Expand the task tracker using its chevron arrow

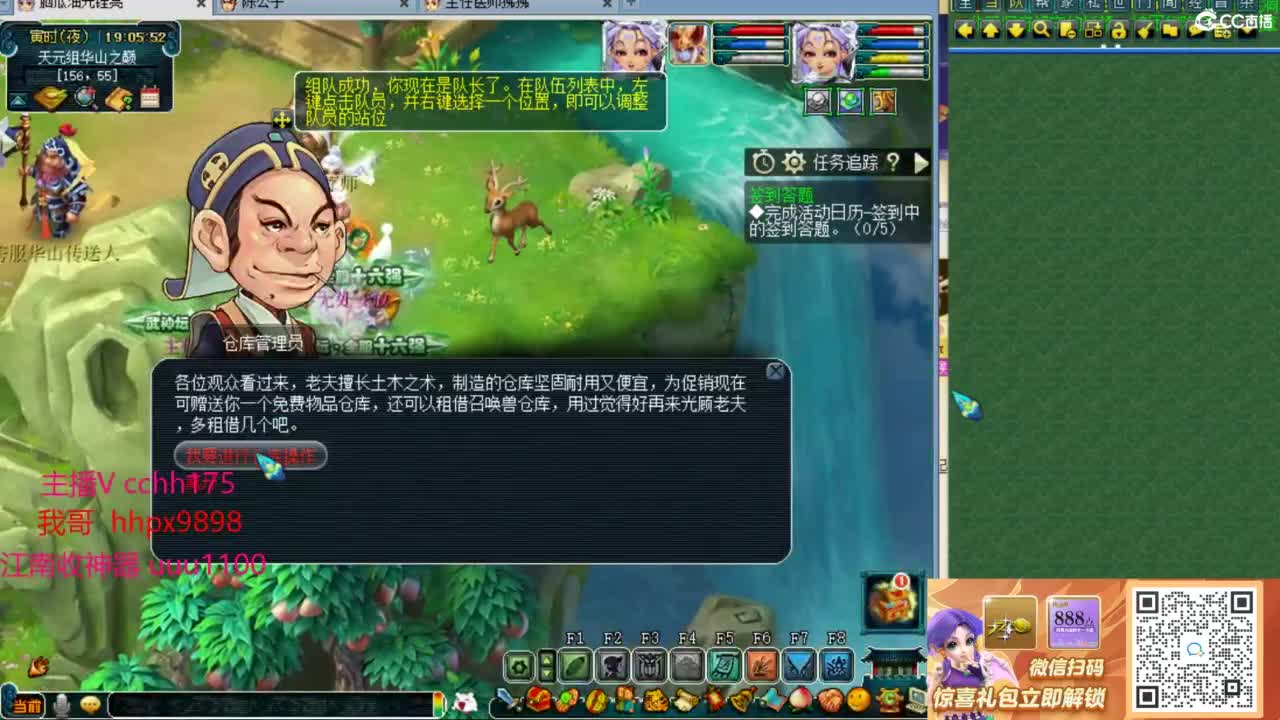[920, 163]
